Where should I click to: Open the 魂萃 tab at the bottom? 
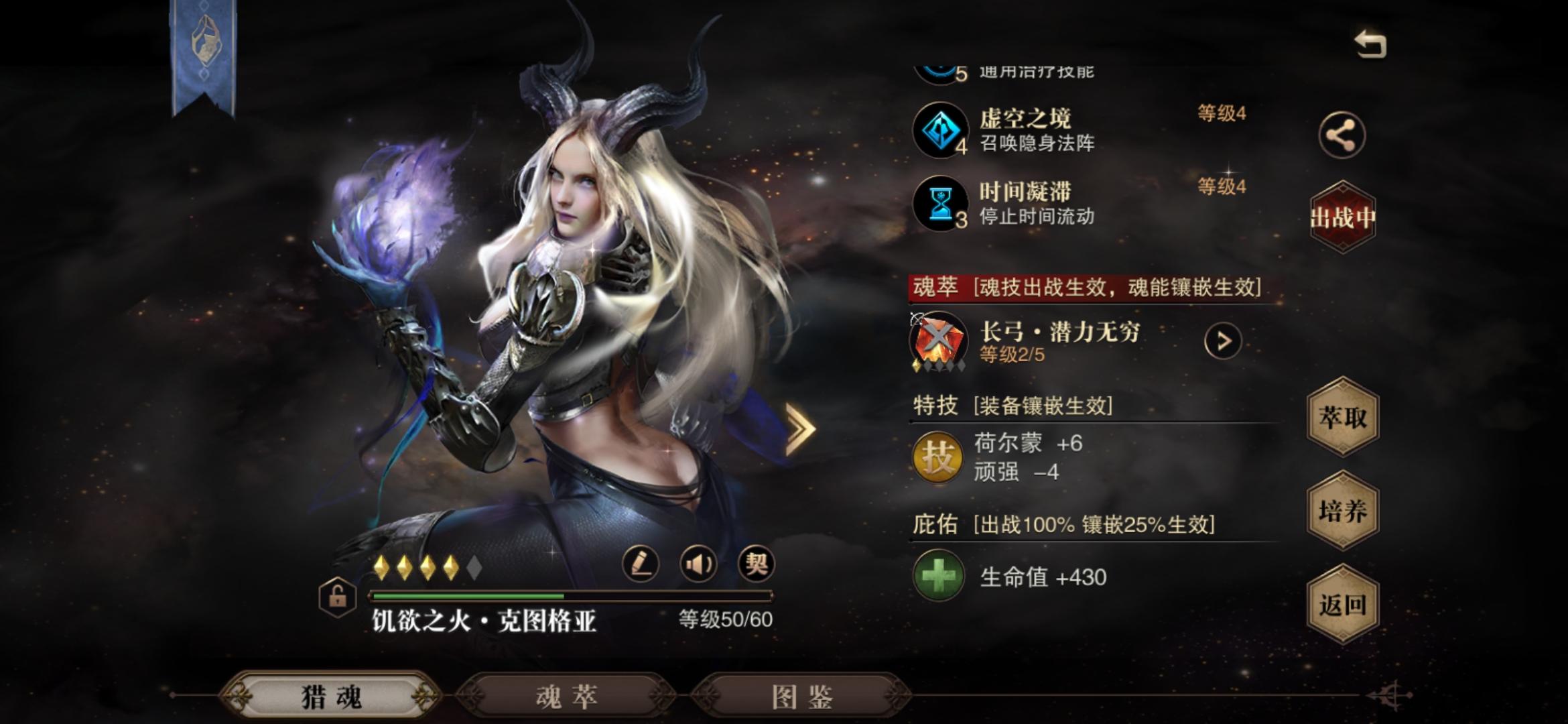[x=568, y=698]
